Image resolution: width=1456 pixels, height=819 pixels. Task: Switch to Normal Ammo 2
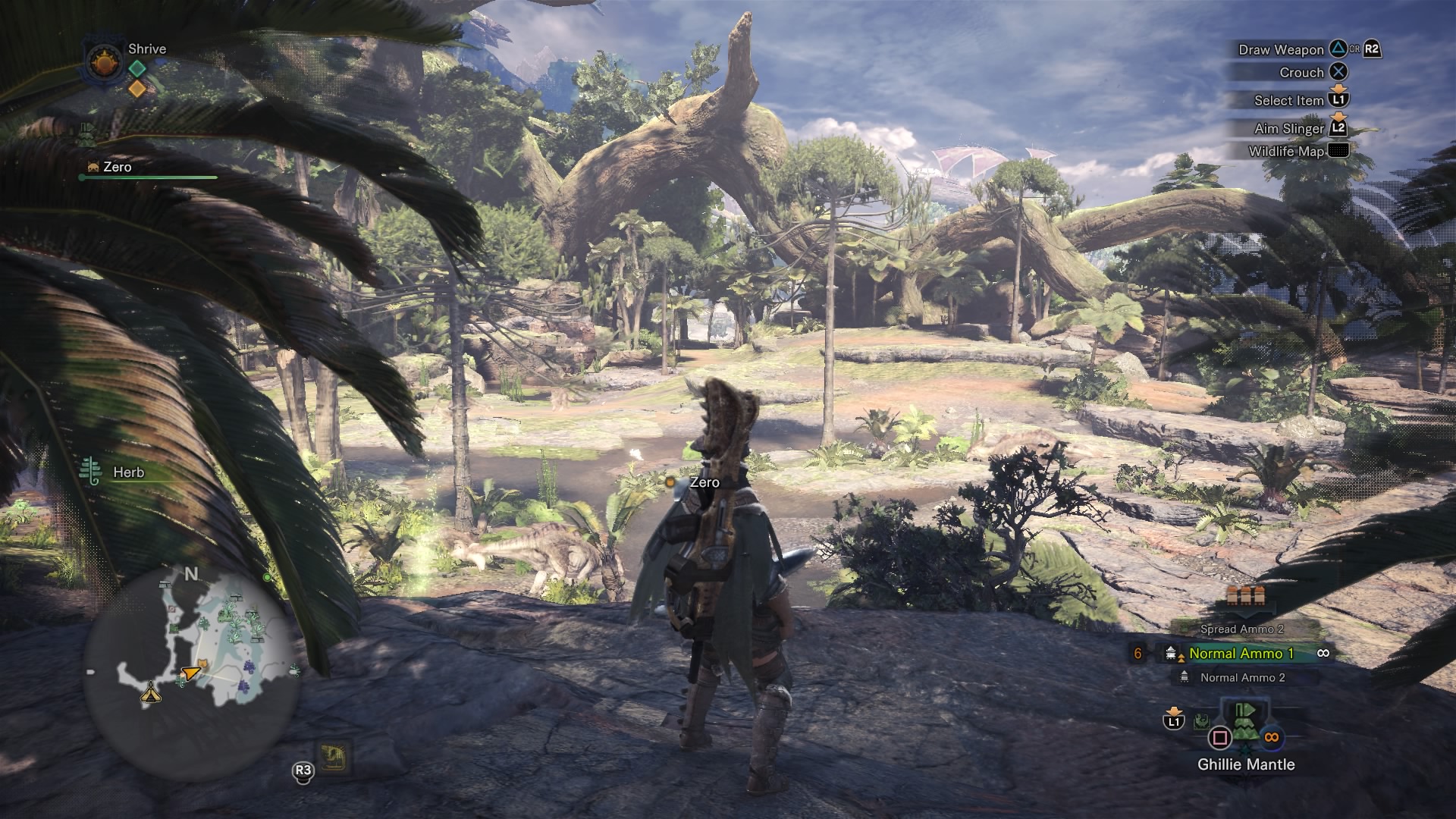(1241, 677)
